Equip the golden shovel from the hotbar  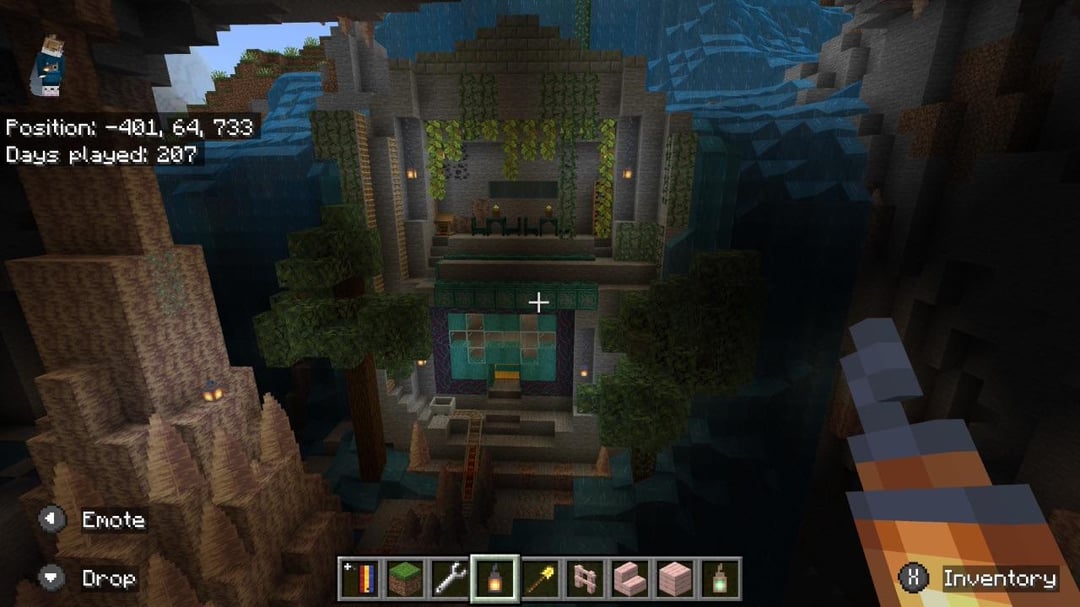(x=540, y=577)
